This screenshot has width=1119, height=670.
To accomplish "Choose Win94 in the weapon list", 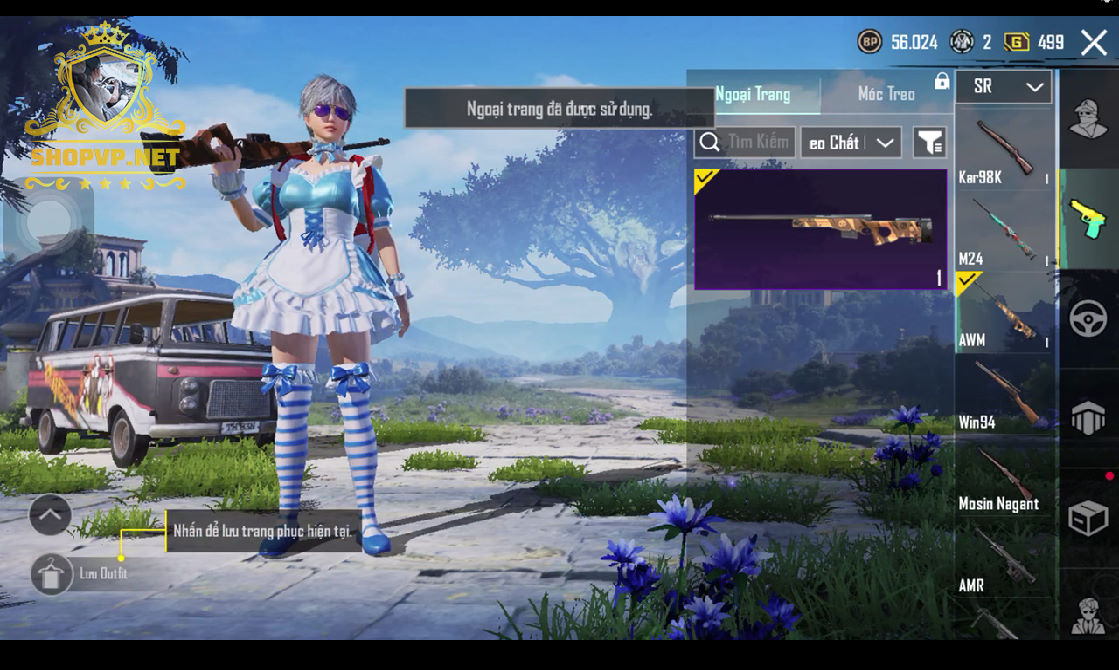I will (x=1003, y=395).
